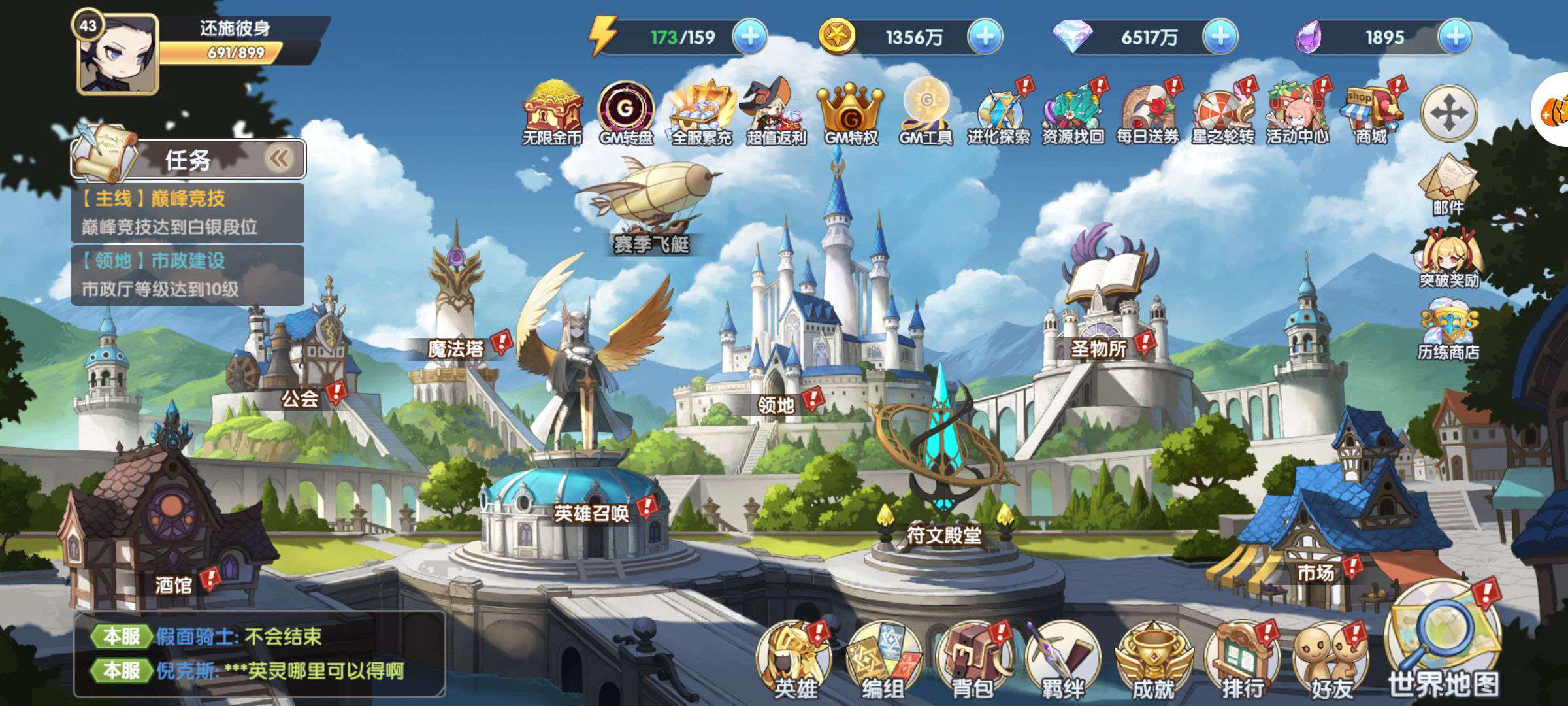The image size is (1568, 706).
Task: Open the 英雄 heroes menu
Action: coord(795,660)
